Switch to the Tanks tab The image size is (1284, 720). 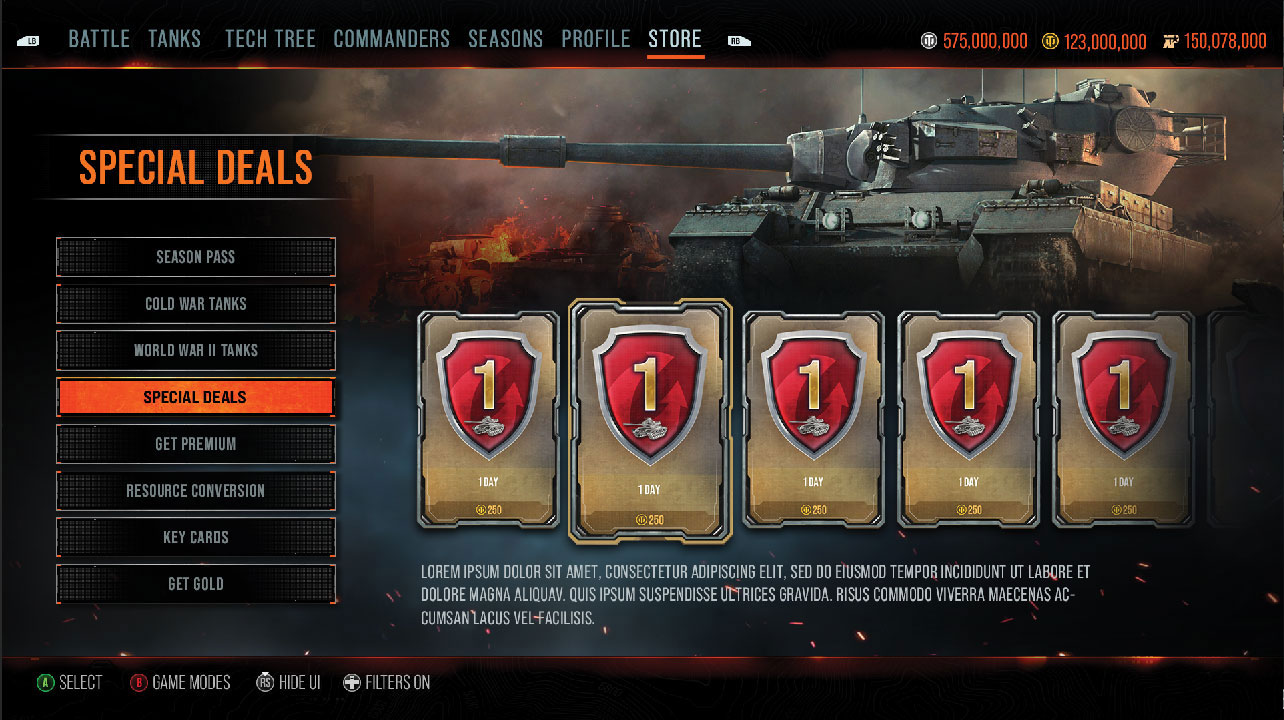[175, 40]
